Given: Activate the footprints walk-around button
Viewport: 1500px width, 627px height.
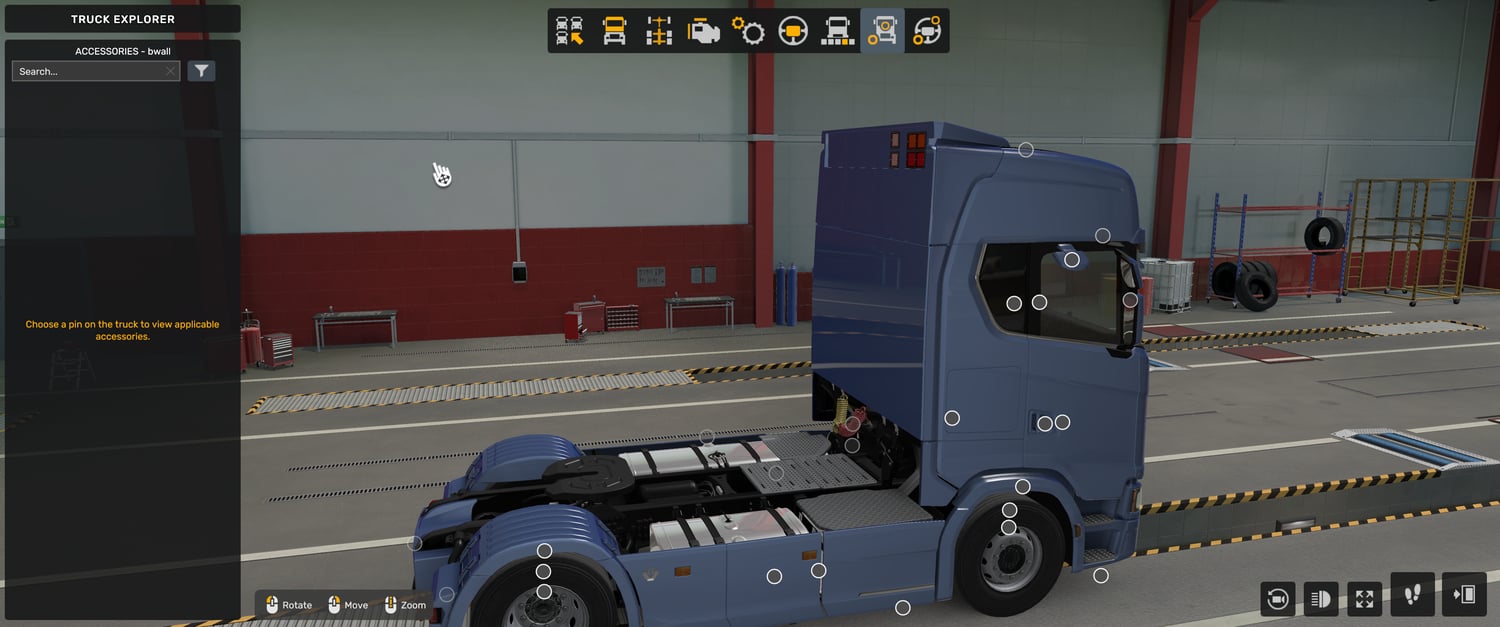Looking at the screenshot, I should (x=1412, y=595).
